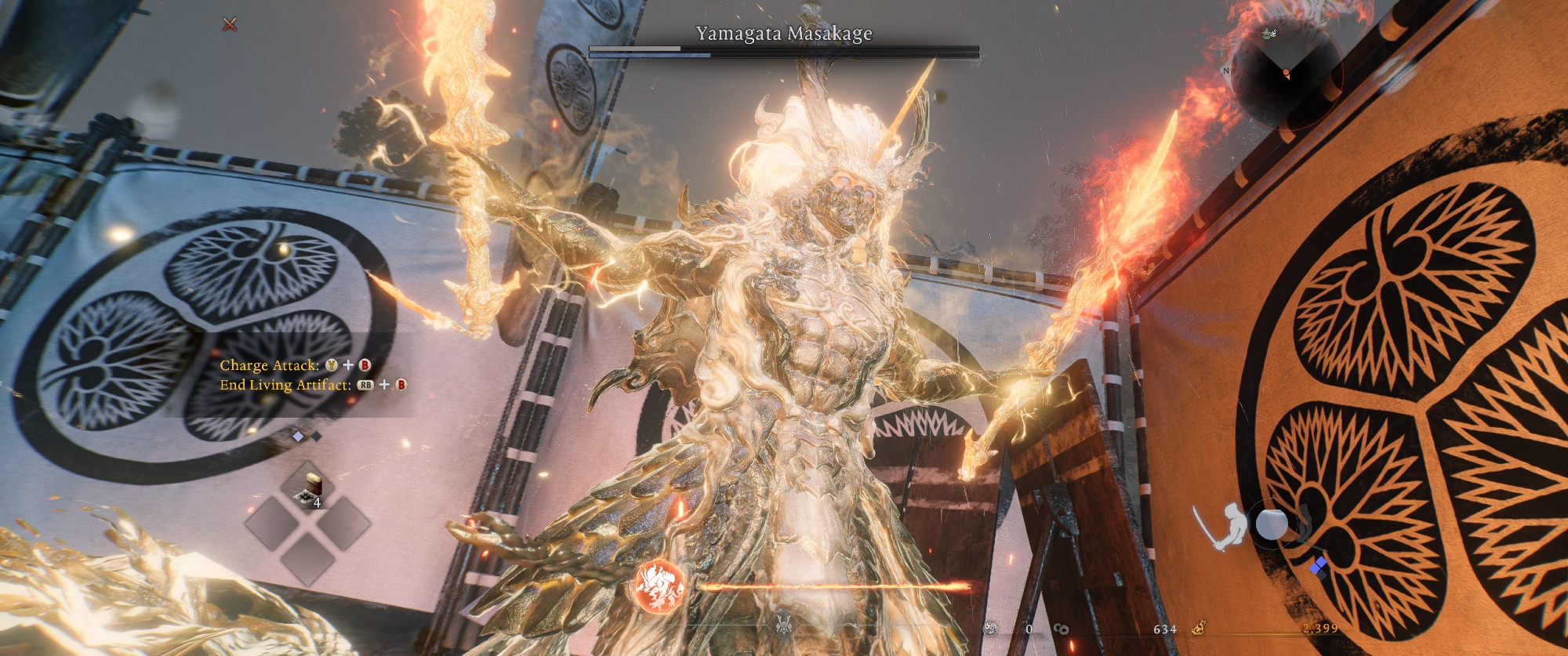Activate the orange guardian spirit beast icon
This screenshot has width=1568, height=656.
coord(659,586)
